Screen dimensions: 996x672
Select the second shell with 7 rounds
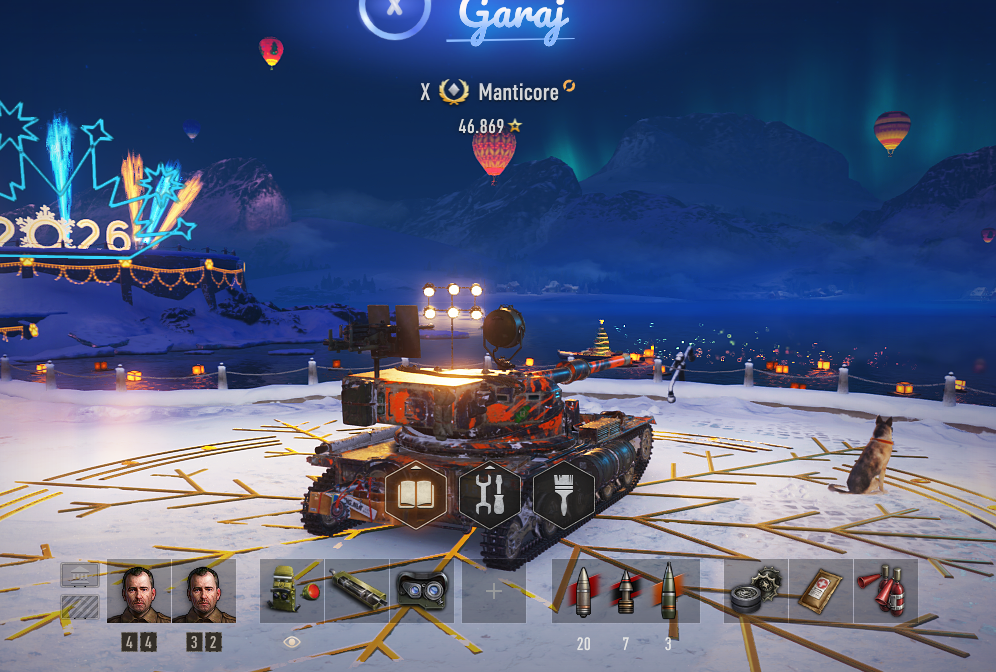coord(626,591)
